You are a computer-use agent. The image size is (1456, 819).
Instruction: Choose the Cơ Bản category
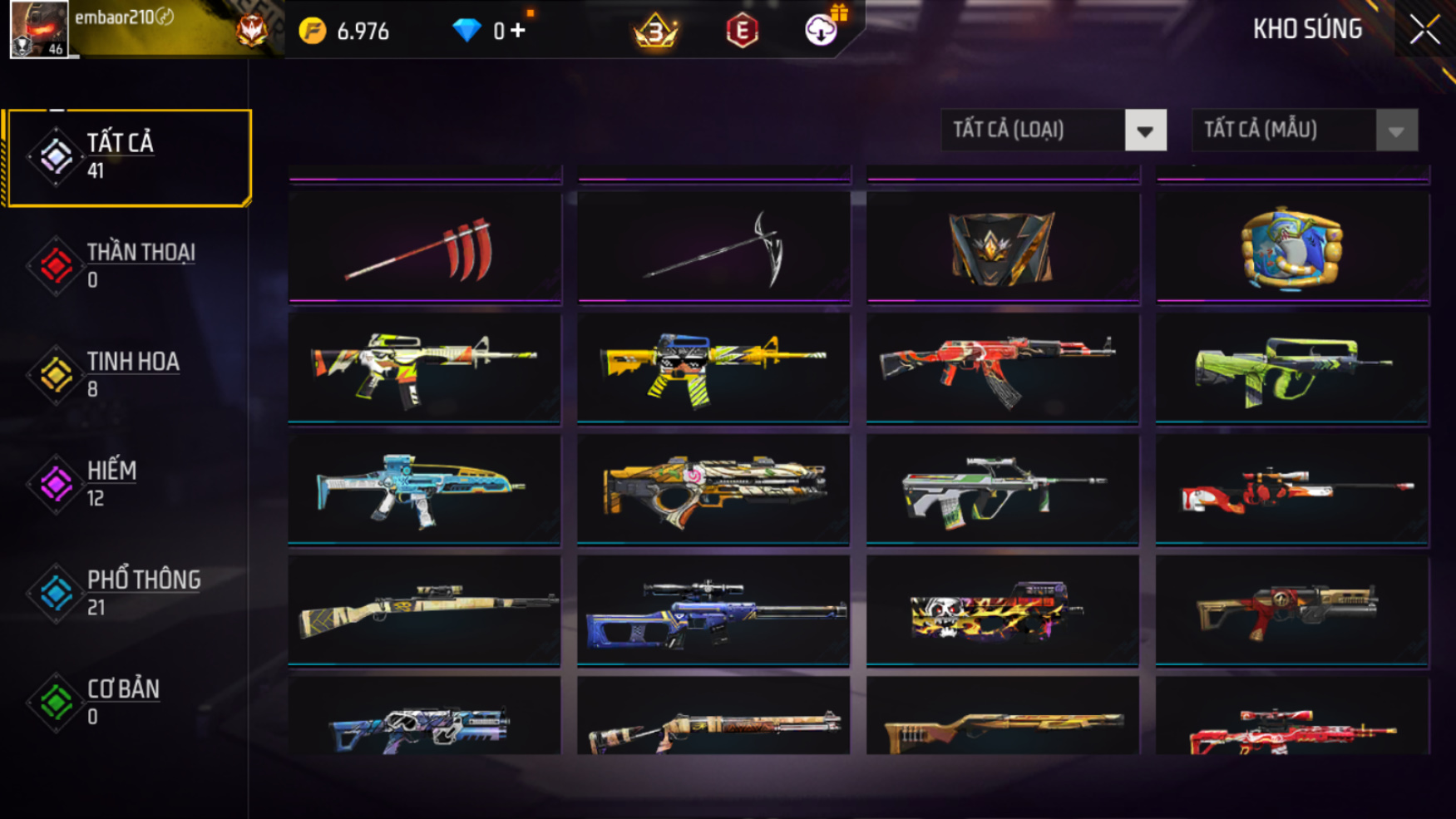click(x=128, y=701)
